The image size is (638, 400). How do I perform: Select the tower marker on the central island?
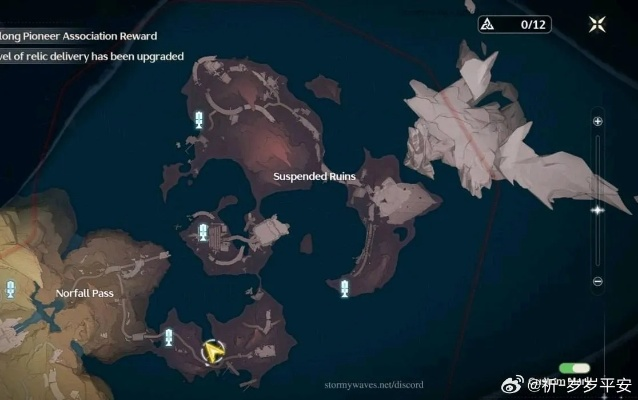[x=204, y=234]
